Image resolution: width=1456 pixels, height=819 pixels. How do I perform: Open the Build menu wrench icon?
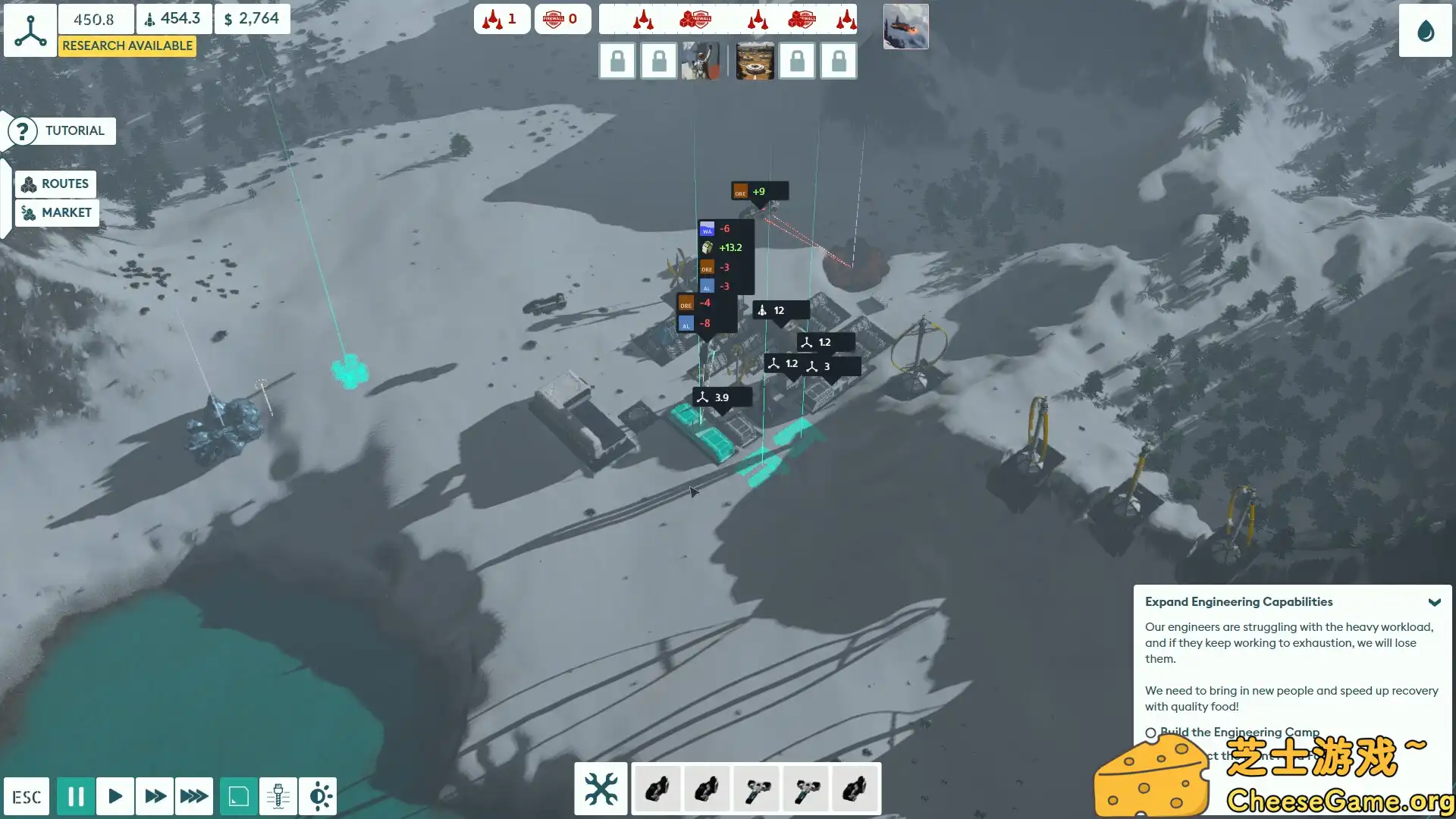(601, 789)
